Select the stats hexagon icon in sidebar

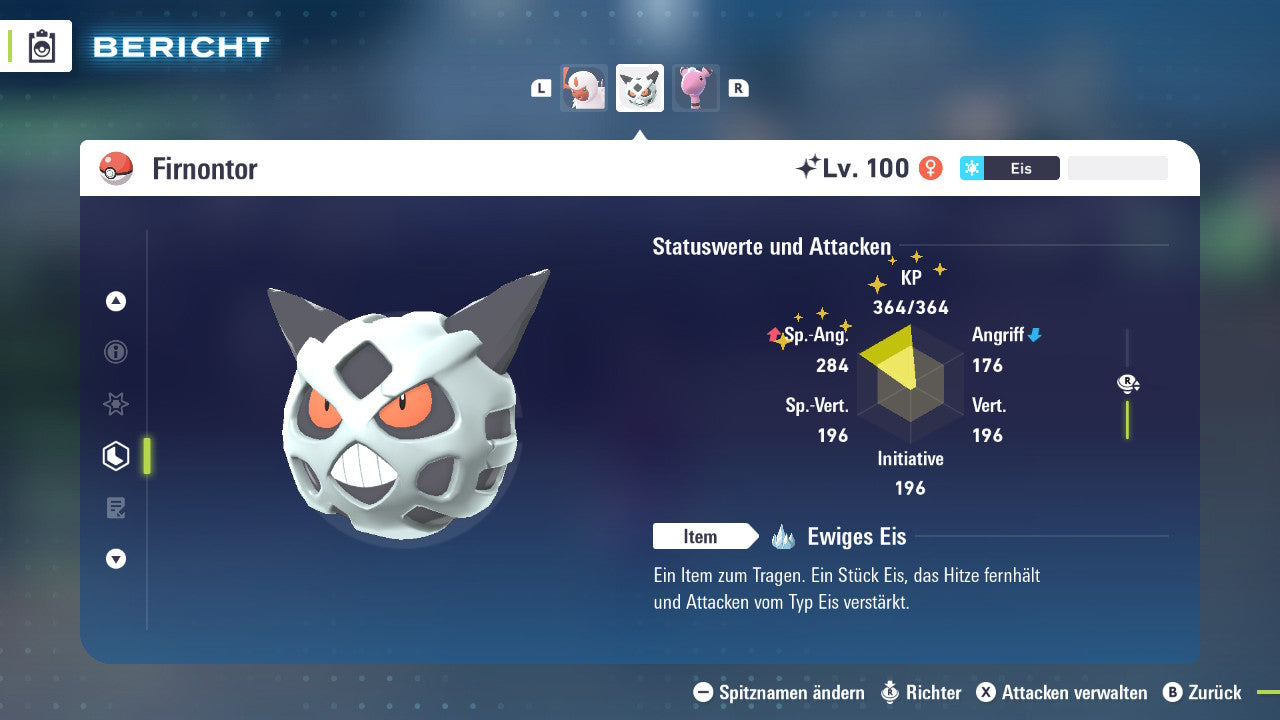coord(115,455)
